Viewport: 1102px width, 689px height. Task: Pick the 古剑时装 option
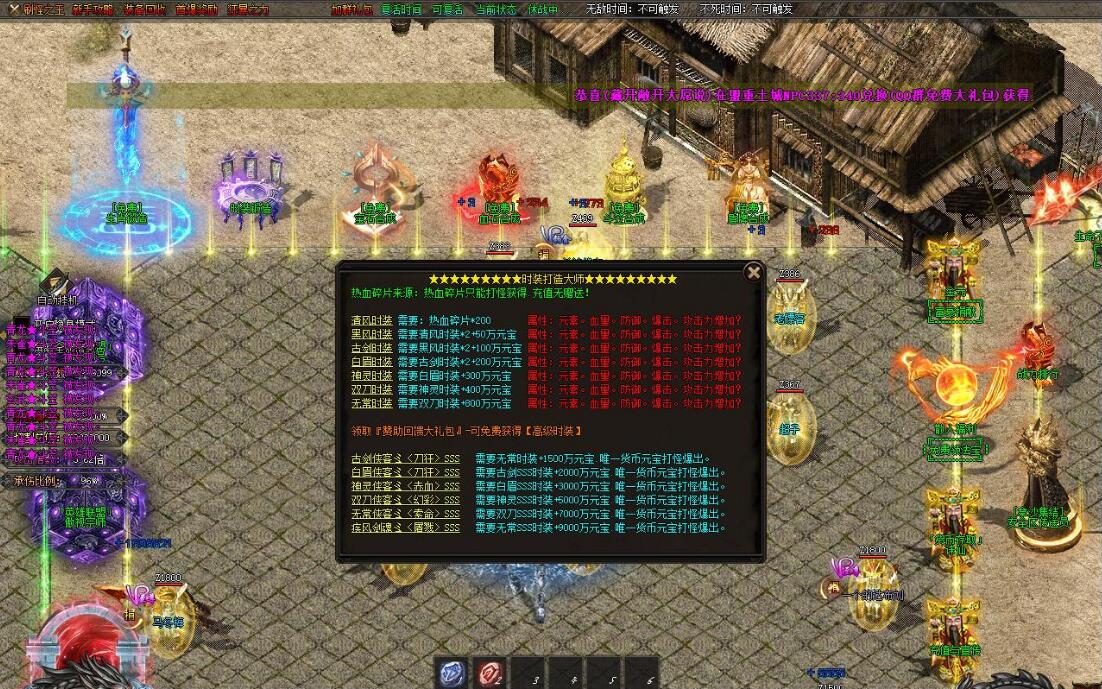click(371, 349)
